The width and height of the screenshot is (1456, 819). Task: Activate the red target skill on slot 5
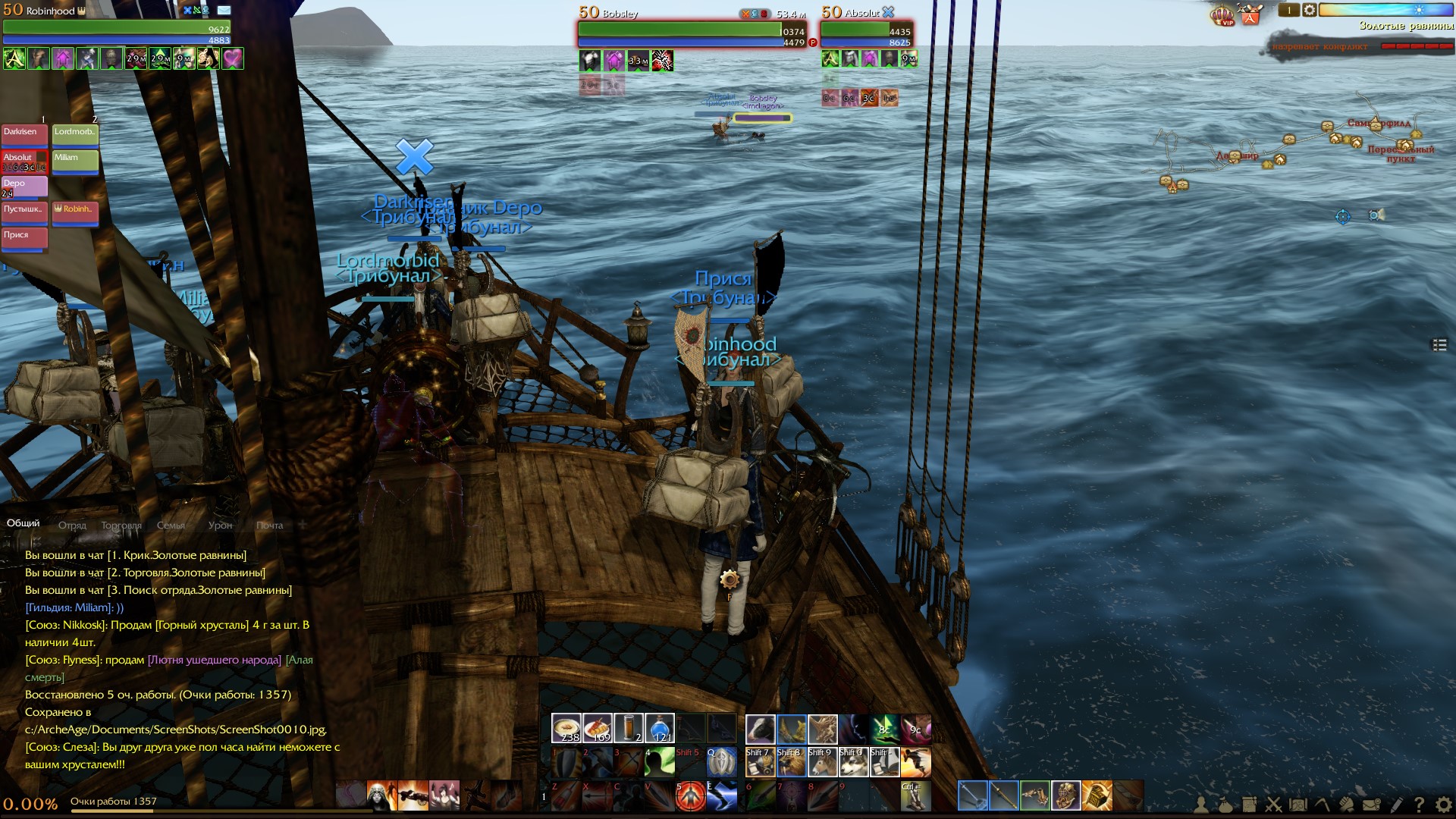click(690, 795)
